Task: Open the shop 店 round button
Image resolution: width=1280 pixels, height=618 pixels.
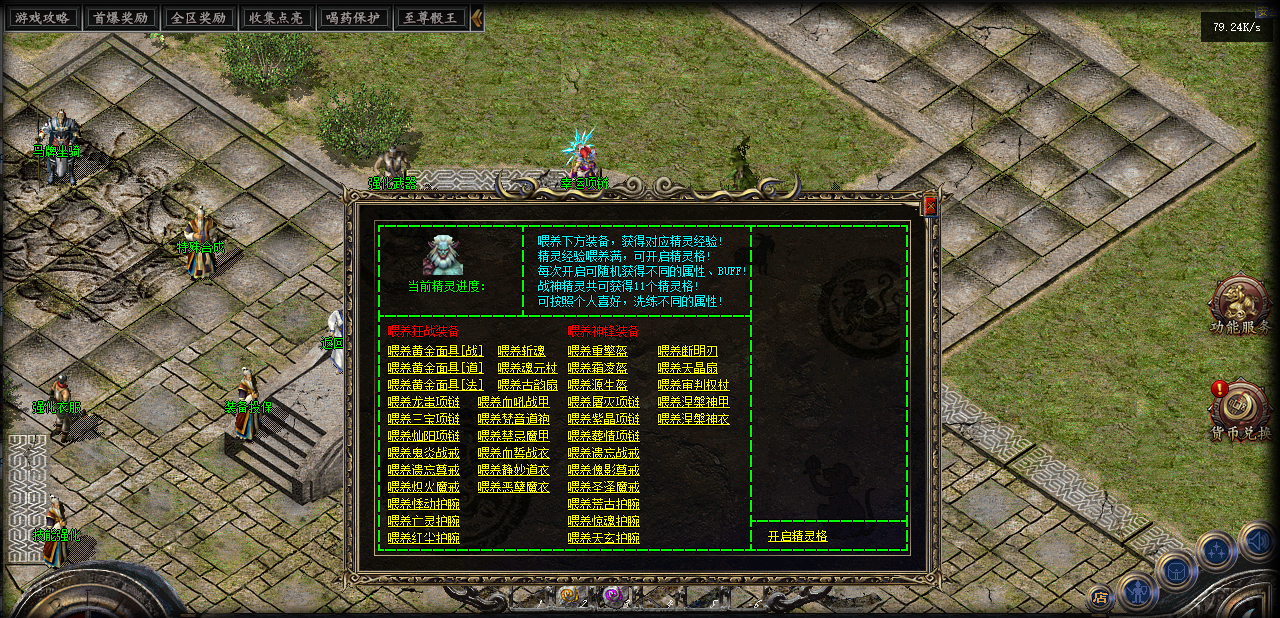Action: pyautogui.click(x=1100, y=598)
